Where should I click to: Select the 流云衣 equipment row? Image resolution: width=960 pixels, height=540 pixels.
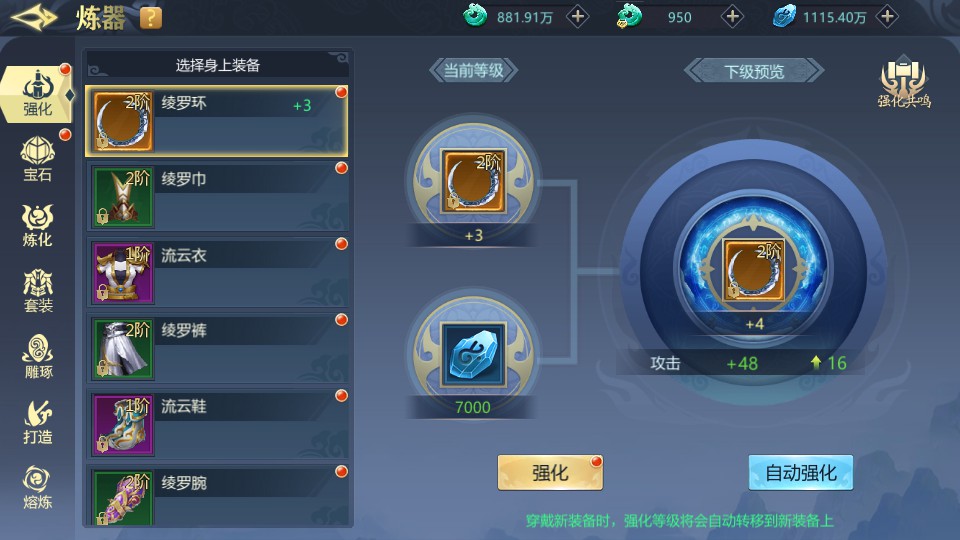(217, 271)
